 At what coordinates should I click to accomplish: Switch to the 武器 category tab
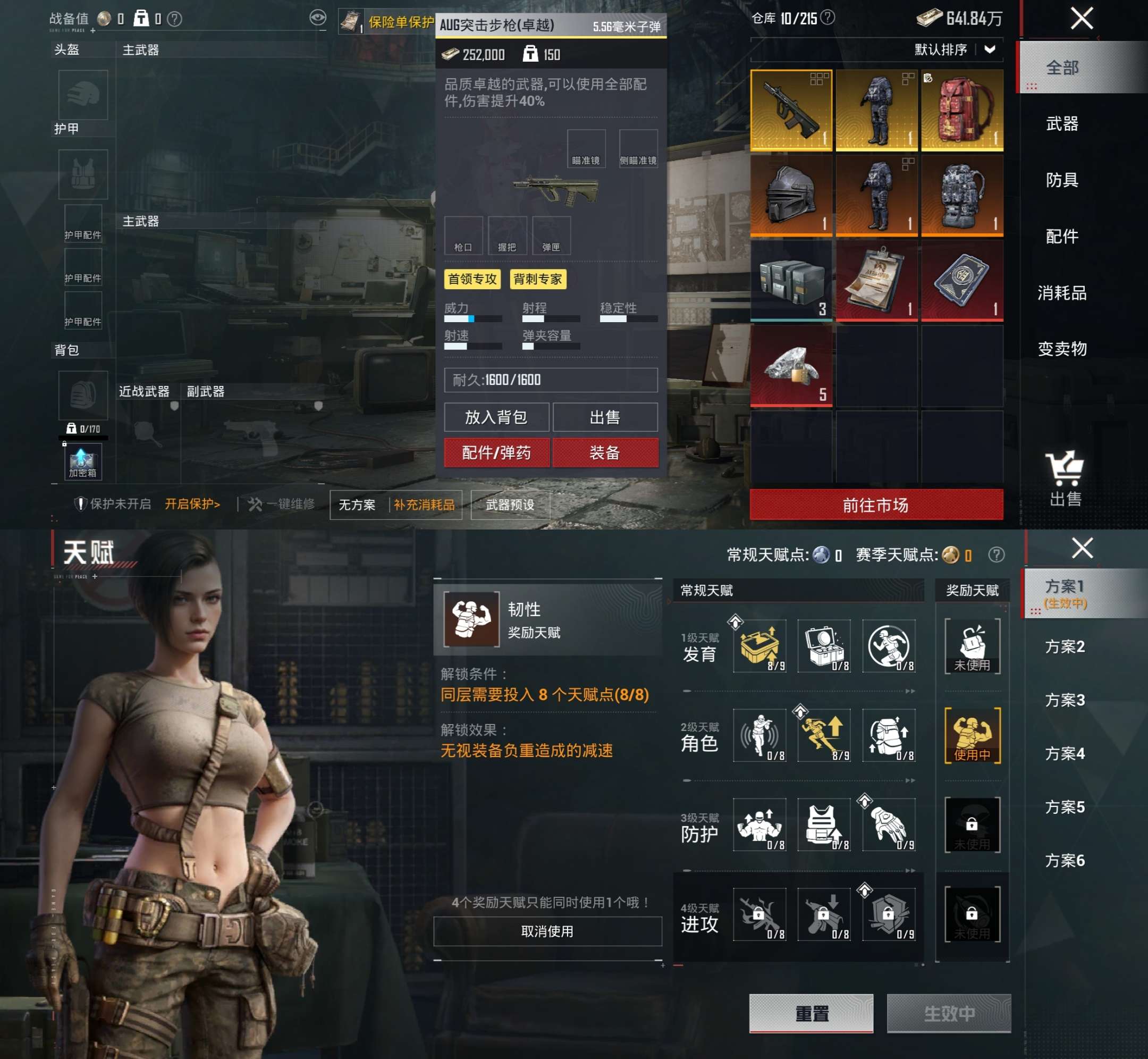coord(1065,124)
